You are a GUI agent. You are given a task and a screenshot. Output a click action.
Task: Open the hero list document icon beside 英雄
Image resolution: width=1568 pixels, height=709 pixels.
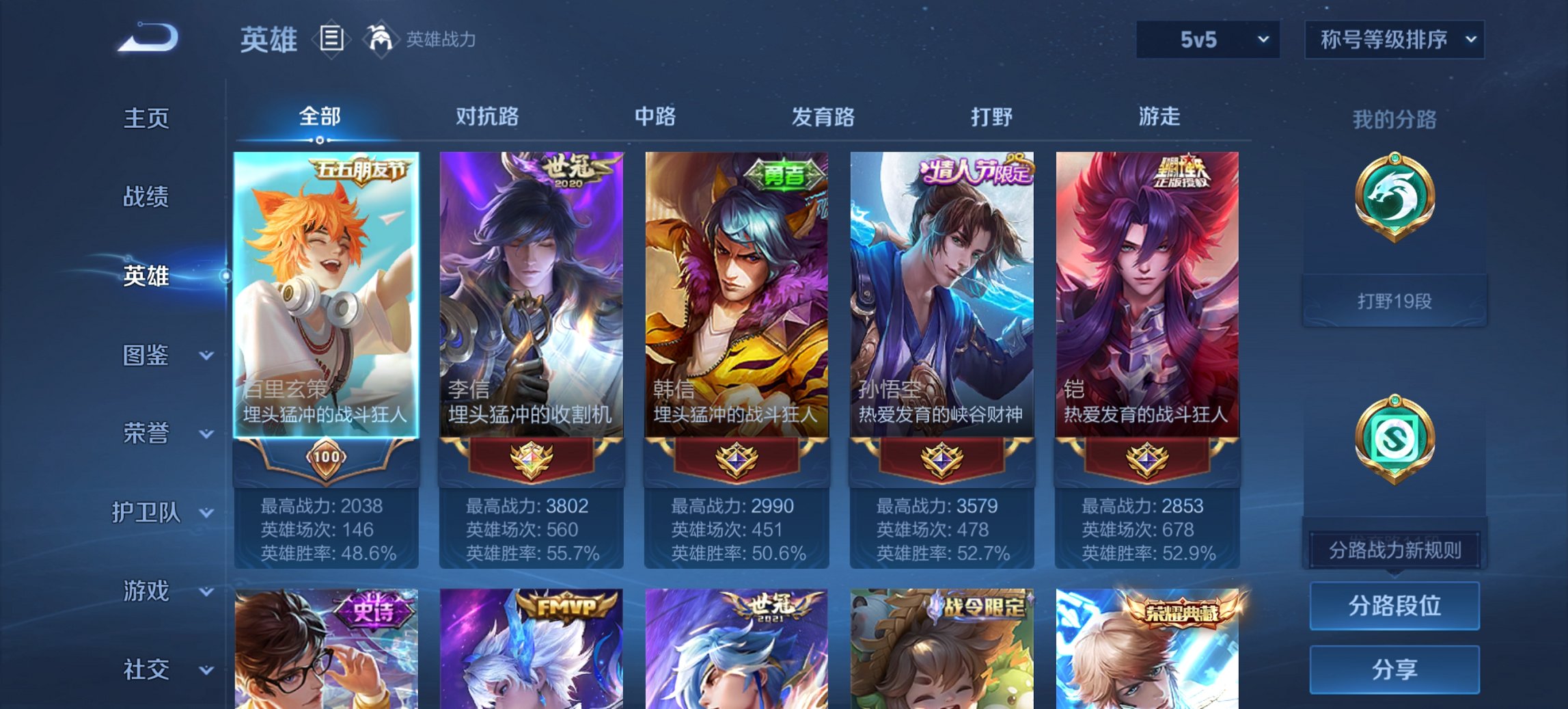pyautogui.click(x=332, y=40)
